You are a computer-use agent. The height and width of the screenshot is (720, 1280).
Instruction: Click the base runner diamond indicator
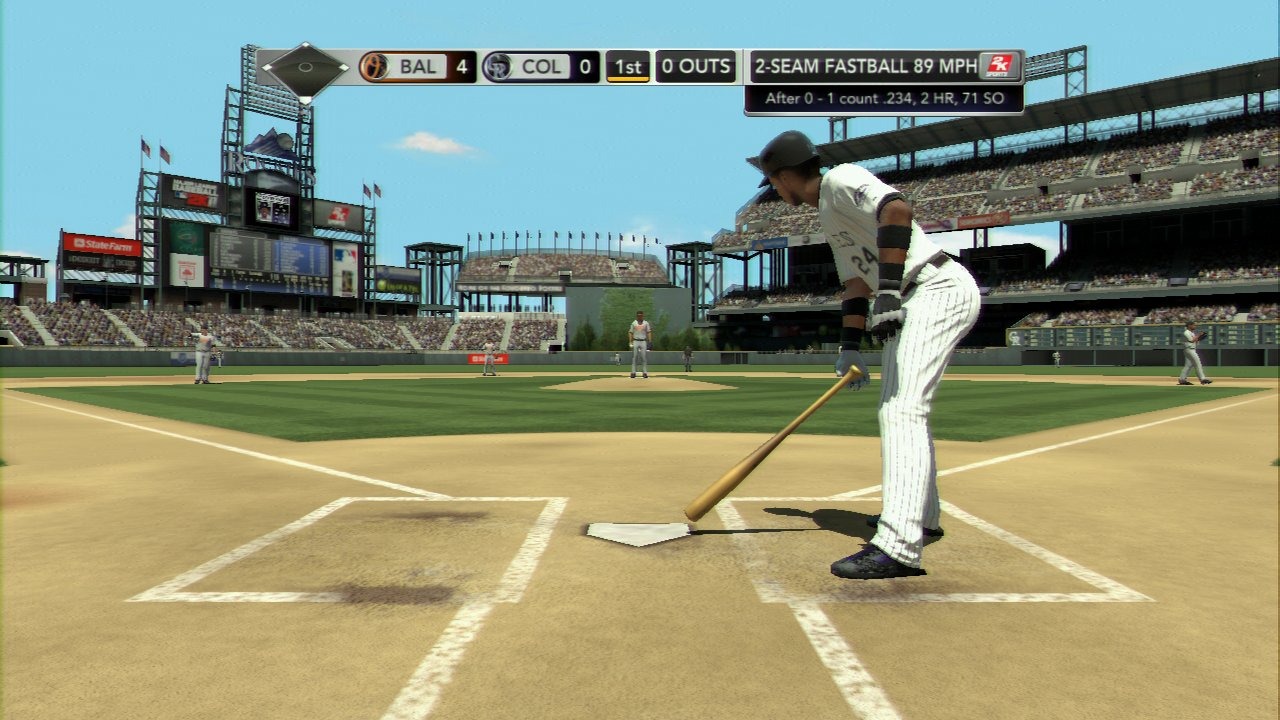(304, 70)
